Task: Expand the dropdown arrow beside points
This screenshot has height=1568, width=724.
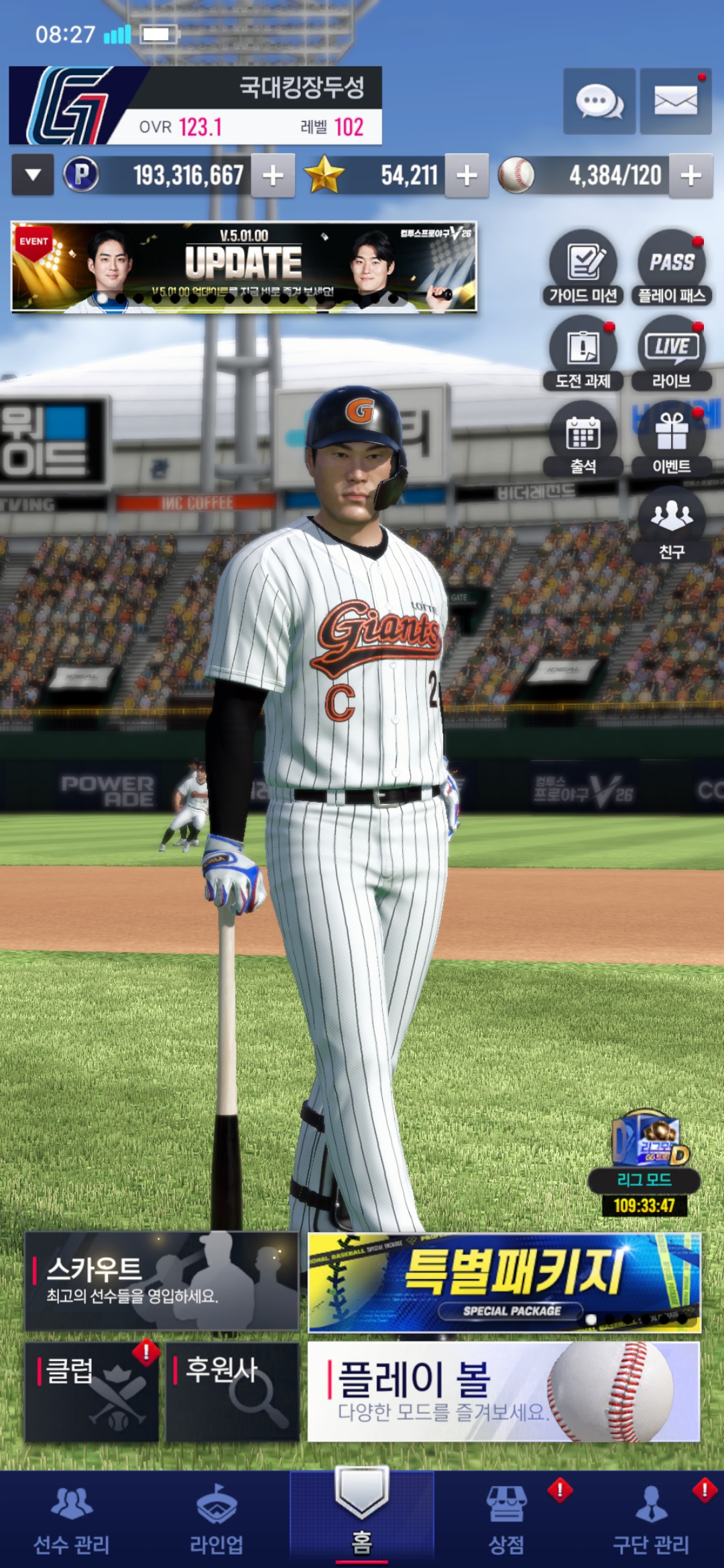Action: pyautogui.click(x=33, y=176)
